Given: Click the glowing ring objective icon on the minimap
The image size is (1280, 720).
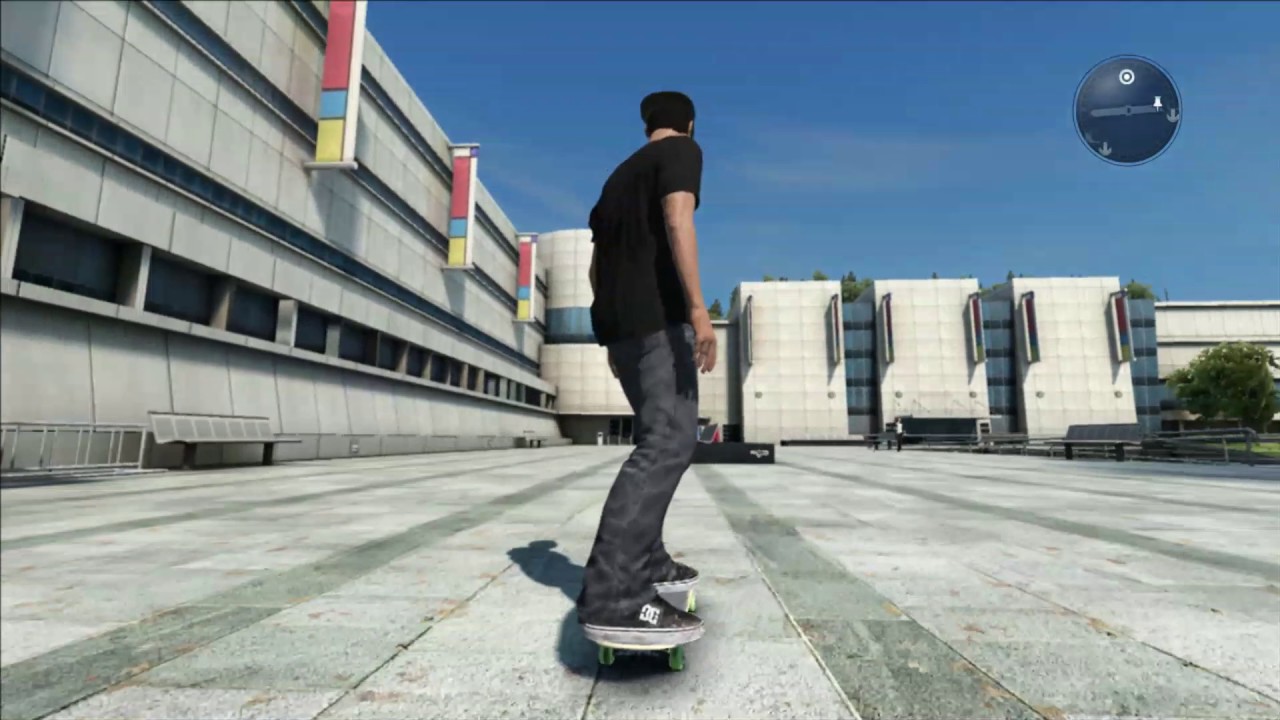Looking at the screenshot, I should coord(1127,77).
